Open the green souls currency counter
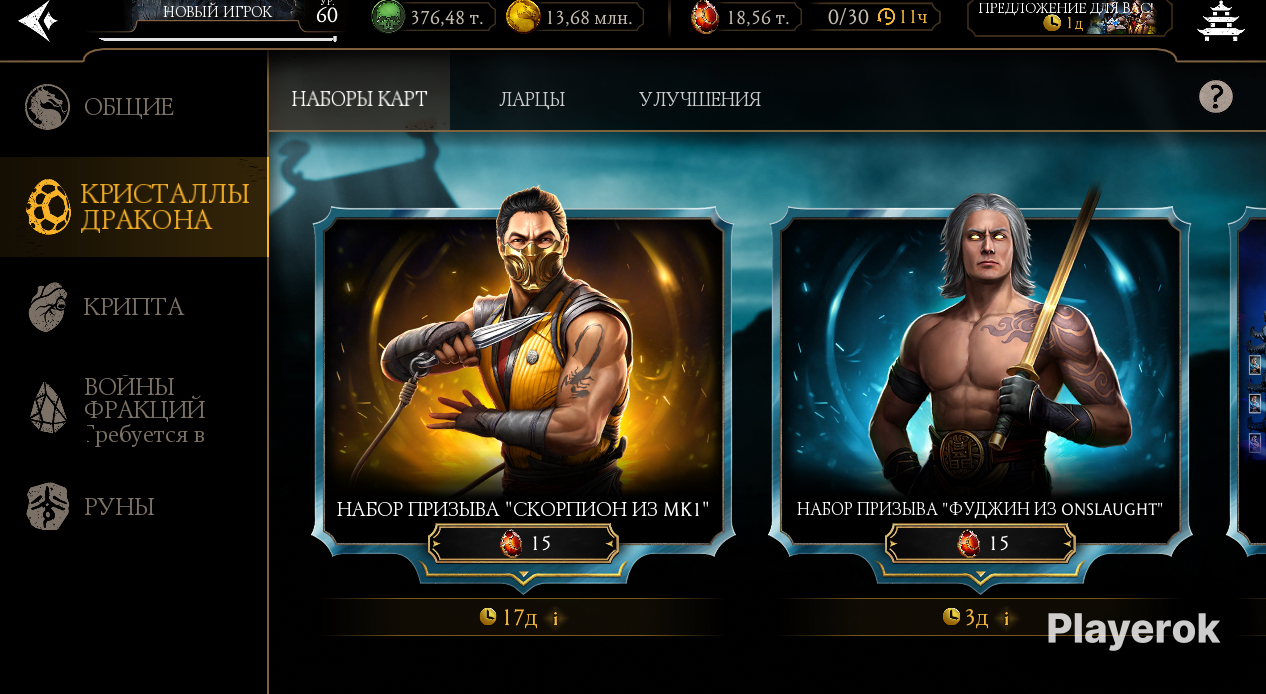Viewport: 1266px width, 694px height. [433, 17]
